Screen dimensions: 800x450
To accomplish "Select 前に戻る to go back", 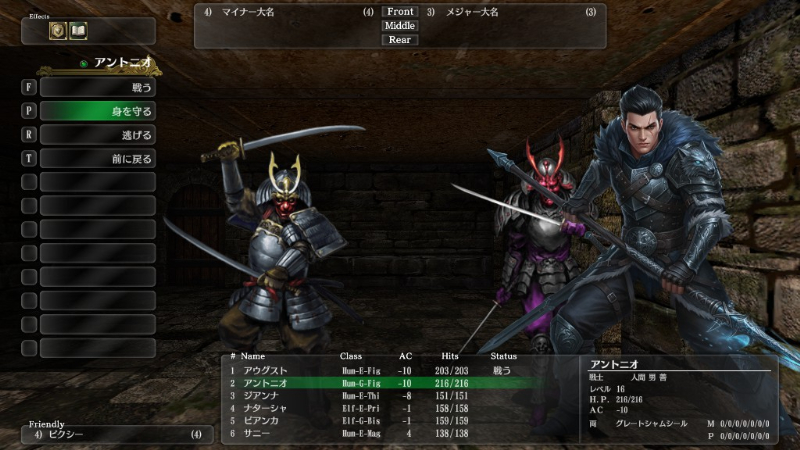I will tap(97, 158).
